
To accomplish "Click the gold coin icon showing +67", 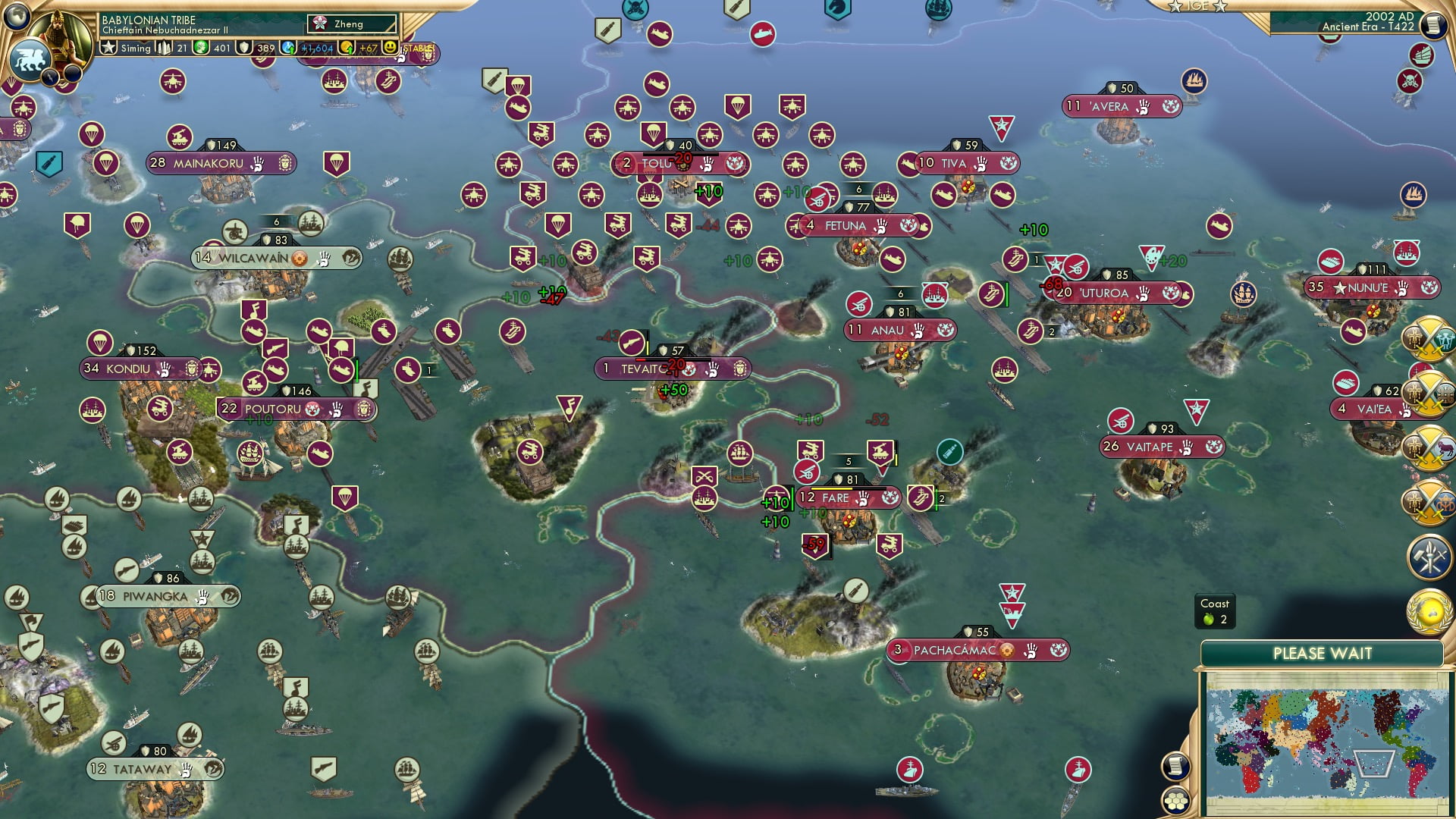I will [x=345, y=48].
